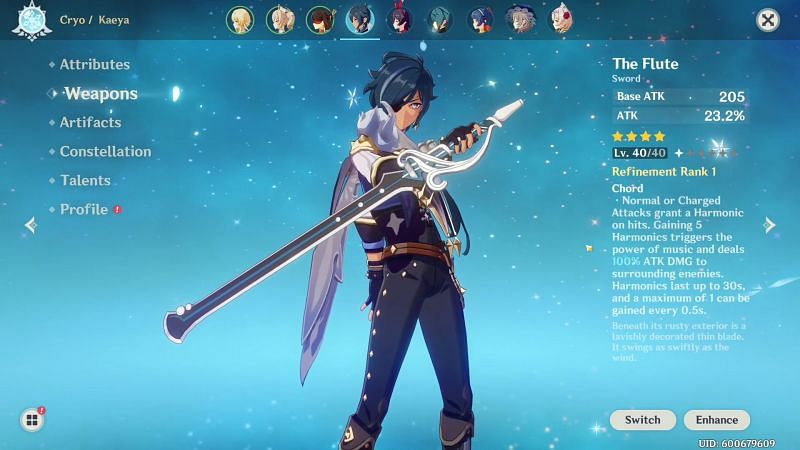Go to previous character with left arrow
The image size is (800, 450).
pyautogui.click(x=29, y=225)
